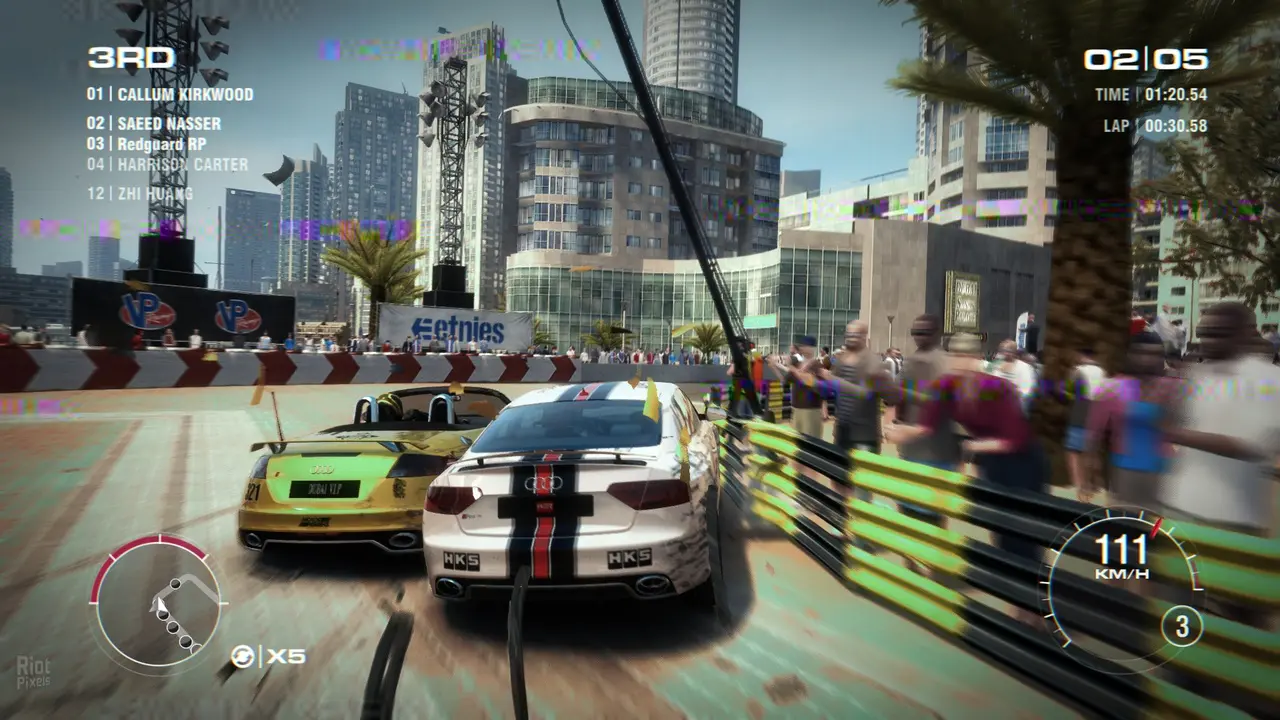
Task: Pick the Zhi Huang leaderboard row
Action: tap(140, 194)
